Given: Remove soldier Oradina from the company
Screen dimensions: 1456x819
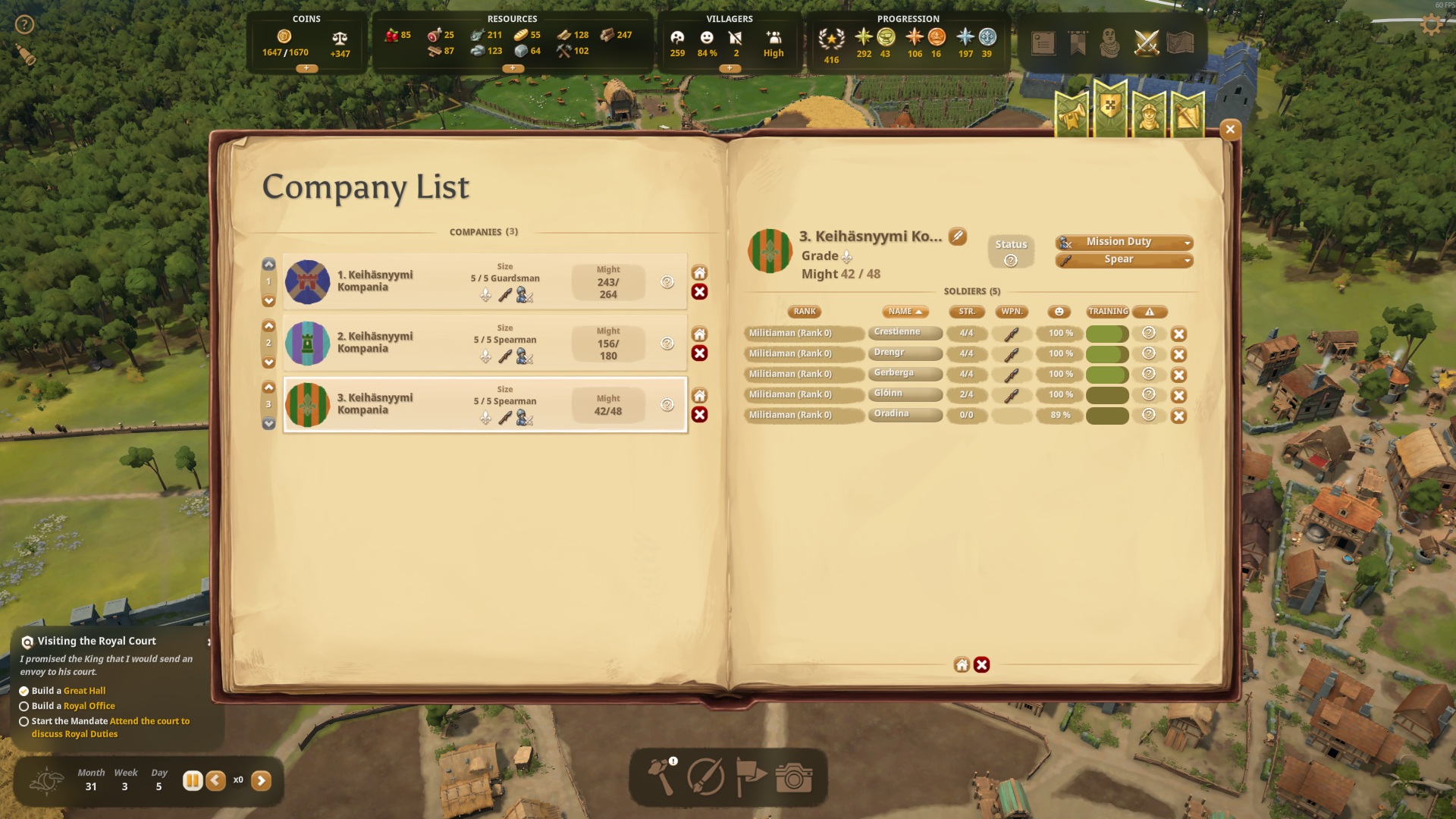Looking at the screenshot, I should pos(1178,416).
